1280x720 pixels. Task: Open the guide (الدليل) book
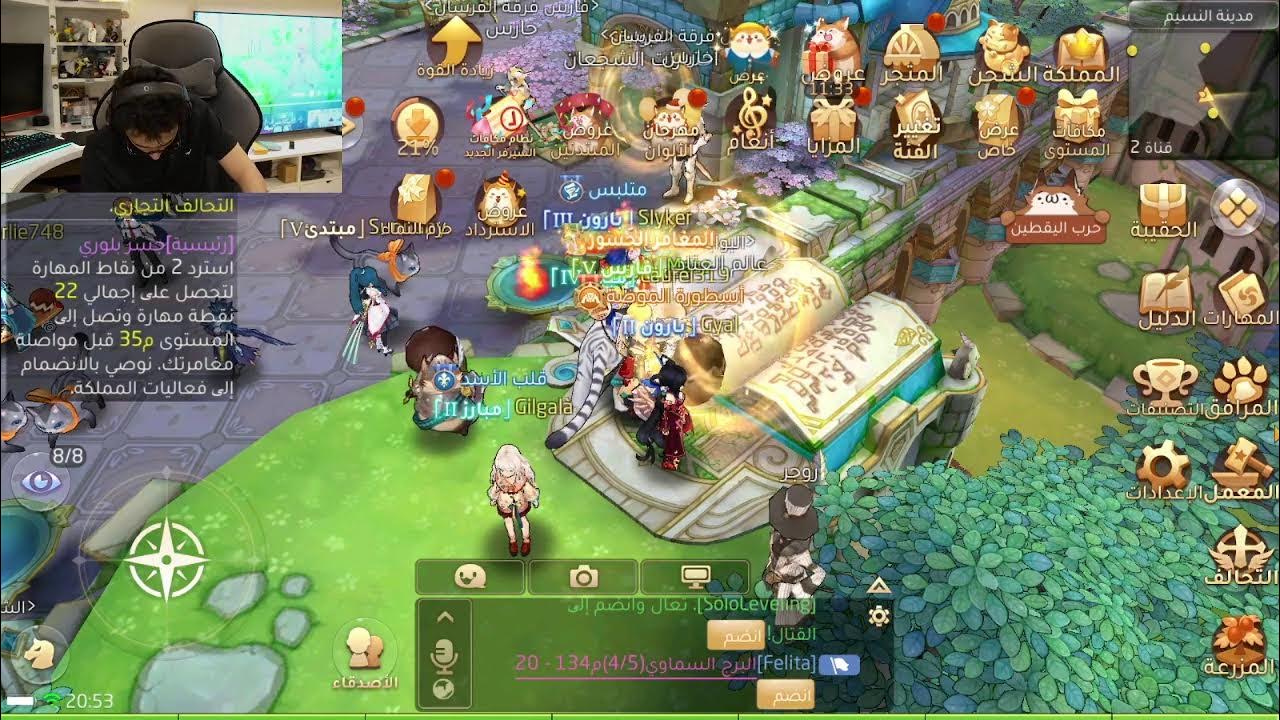[1166, 295]
